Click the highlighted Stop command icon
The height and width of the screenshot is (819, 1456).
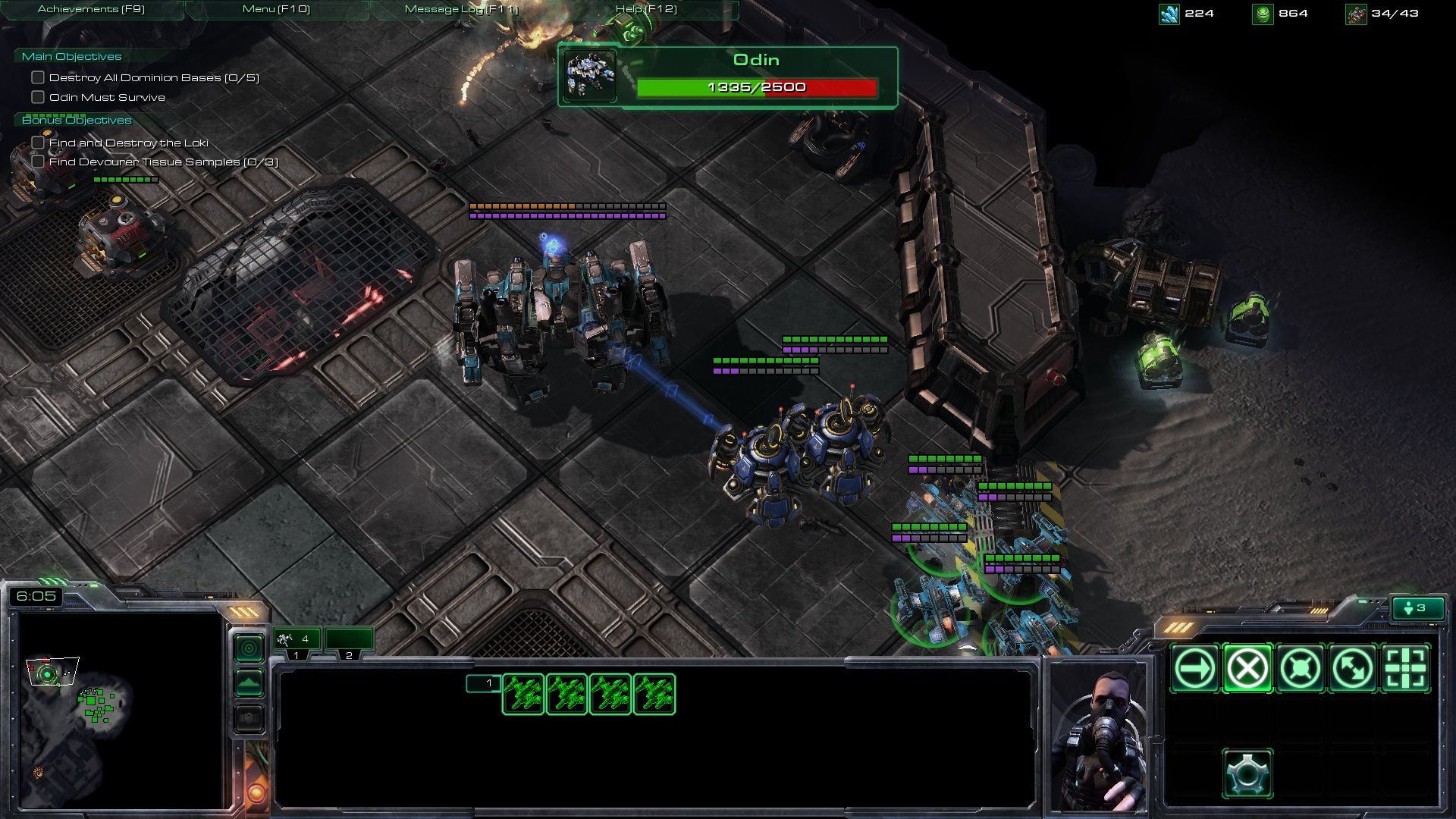pyautogui.click(x=1247, y=669)
